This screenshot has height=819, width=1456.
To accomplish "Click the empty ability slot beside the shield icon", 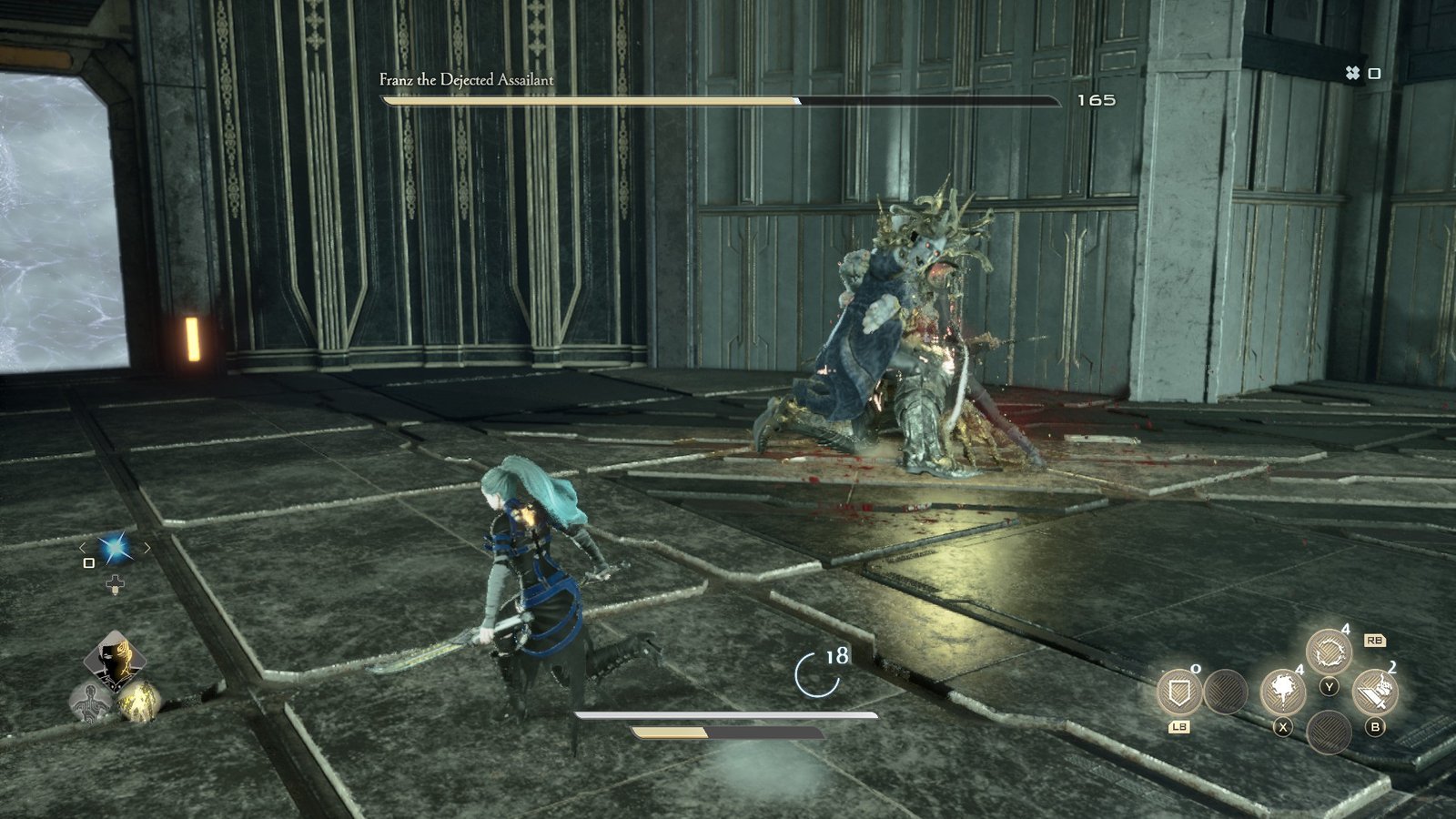I will pos(1225,693).
